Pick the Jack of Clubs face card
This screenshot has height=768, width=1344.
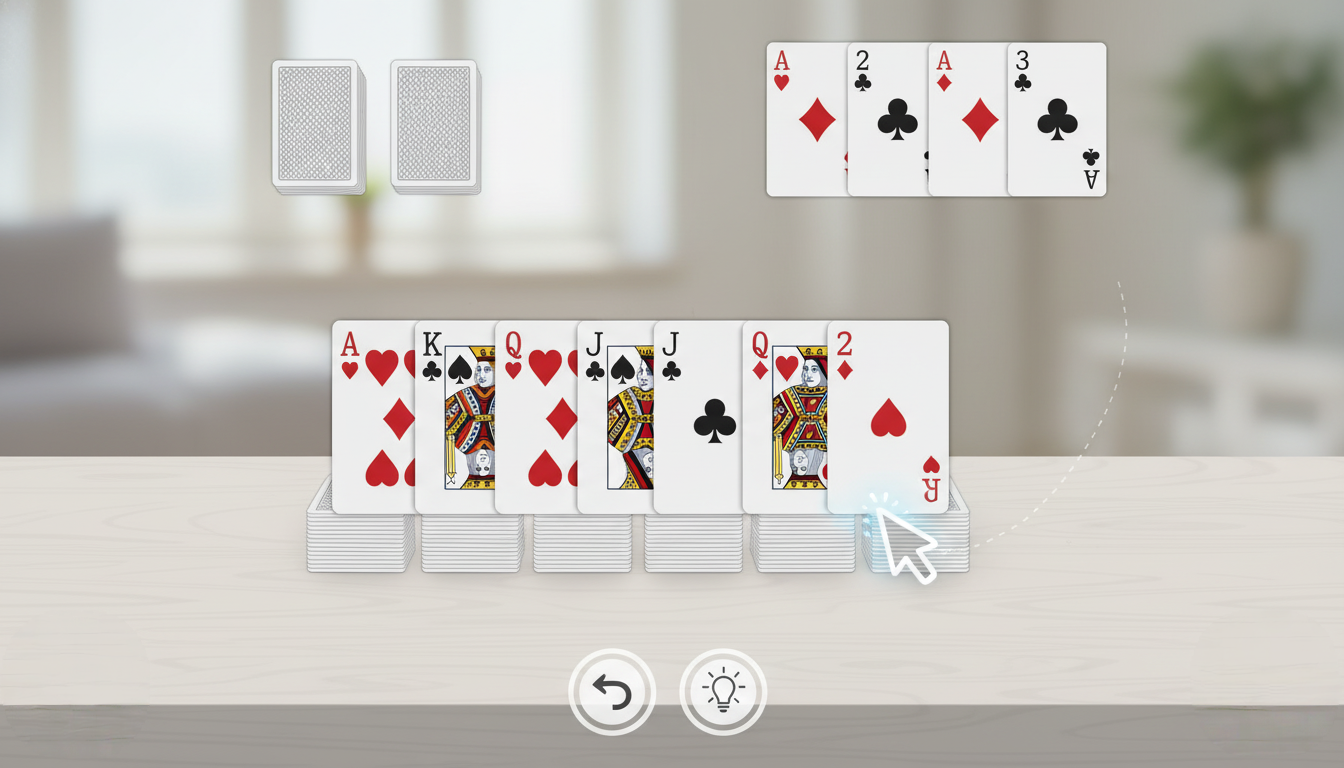click(x=613, y=420)
